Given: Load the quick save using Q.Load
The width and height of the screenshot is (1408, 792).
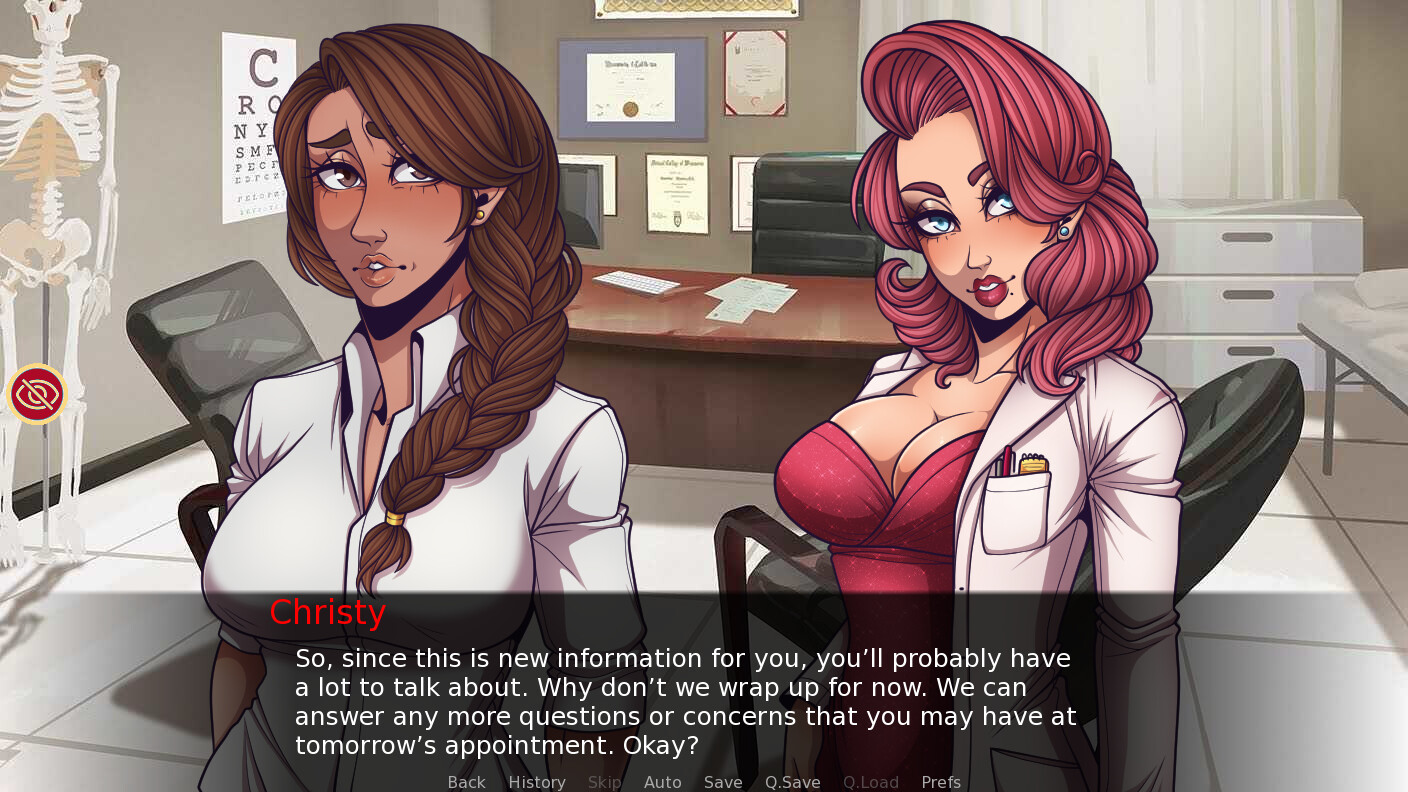Looking at the screenshot, I should coord(870,782).
